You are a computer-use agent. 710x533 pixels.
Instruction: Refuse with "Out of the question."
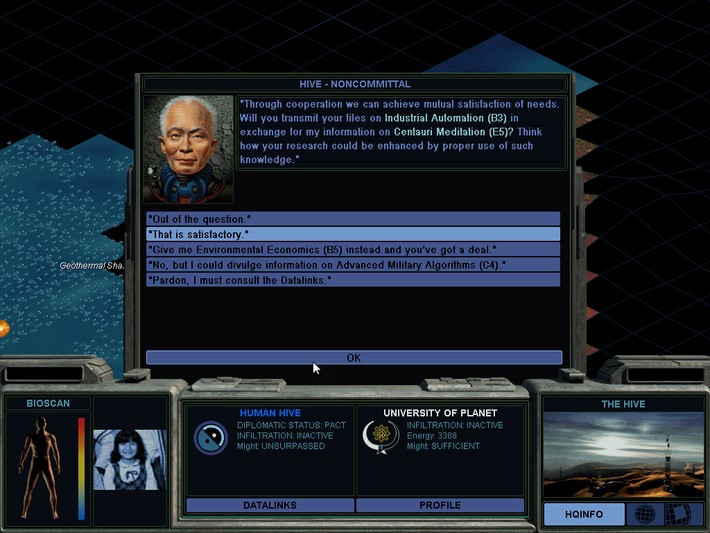pos(352,219)
